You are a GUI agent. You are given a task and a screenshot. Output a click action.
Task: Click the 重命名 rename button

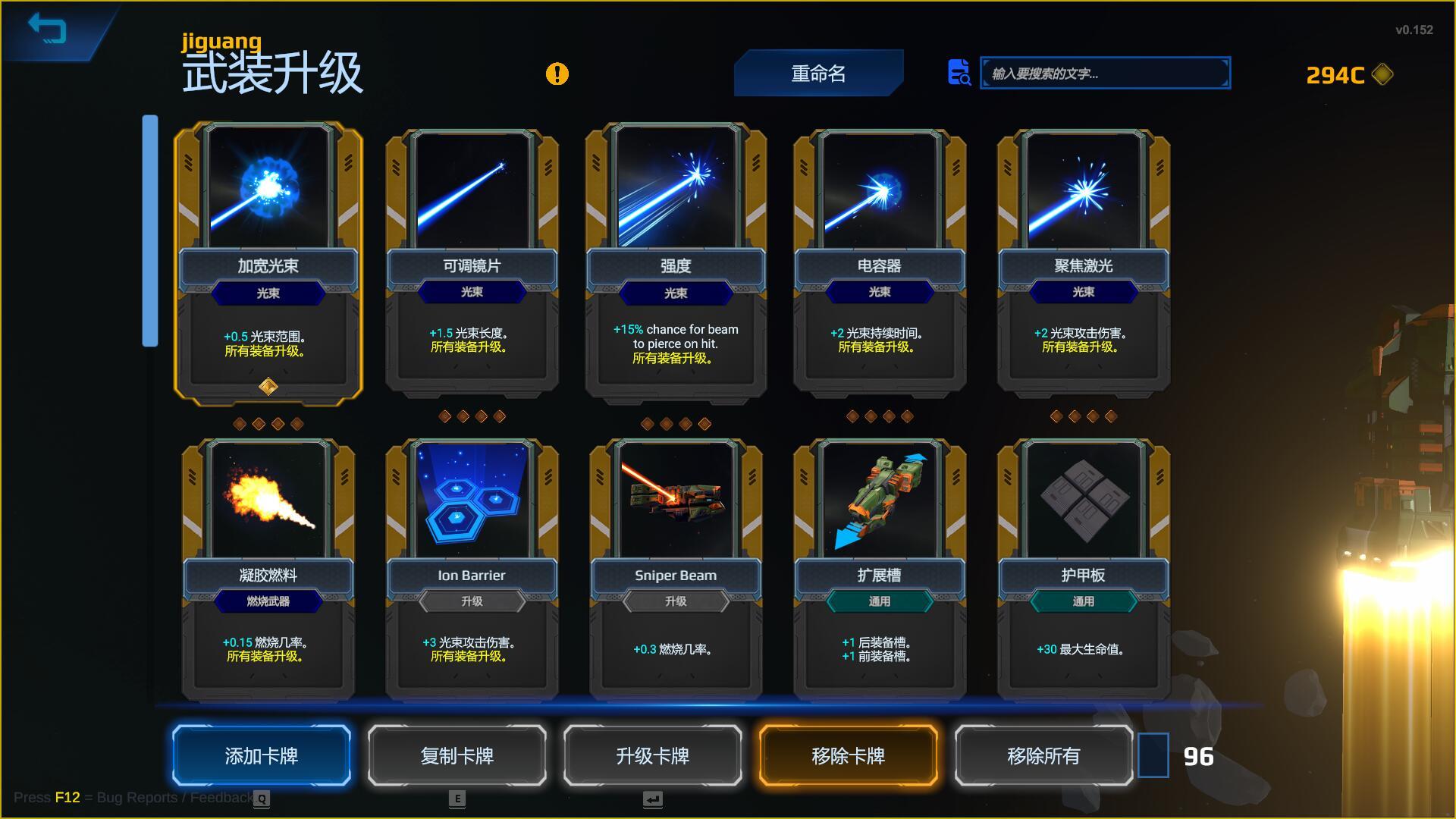click(818, 74)
